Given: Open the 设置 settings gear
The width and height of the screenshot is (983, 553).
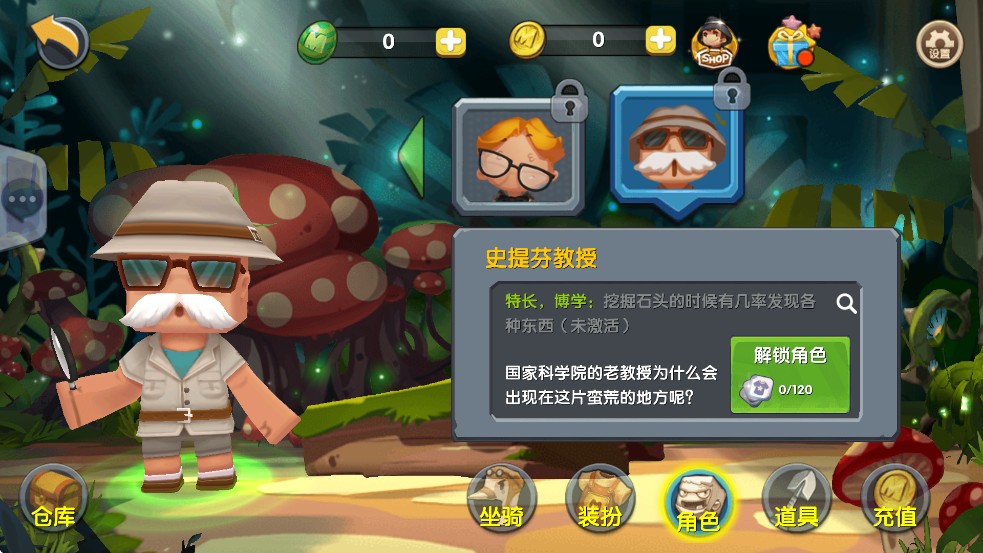Looking at the screenshot, I should coord(939,43).
